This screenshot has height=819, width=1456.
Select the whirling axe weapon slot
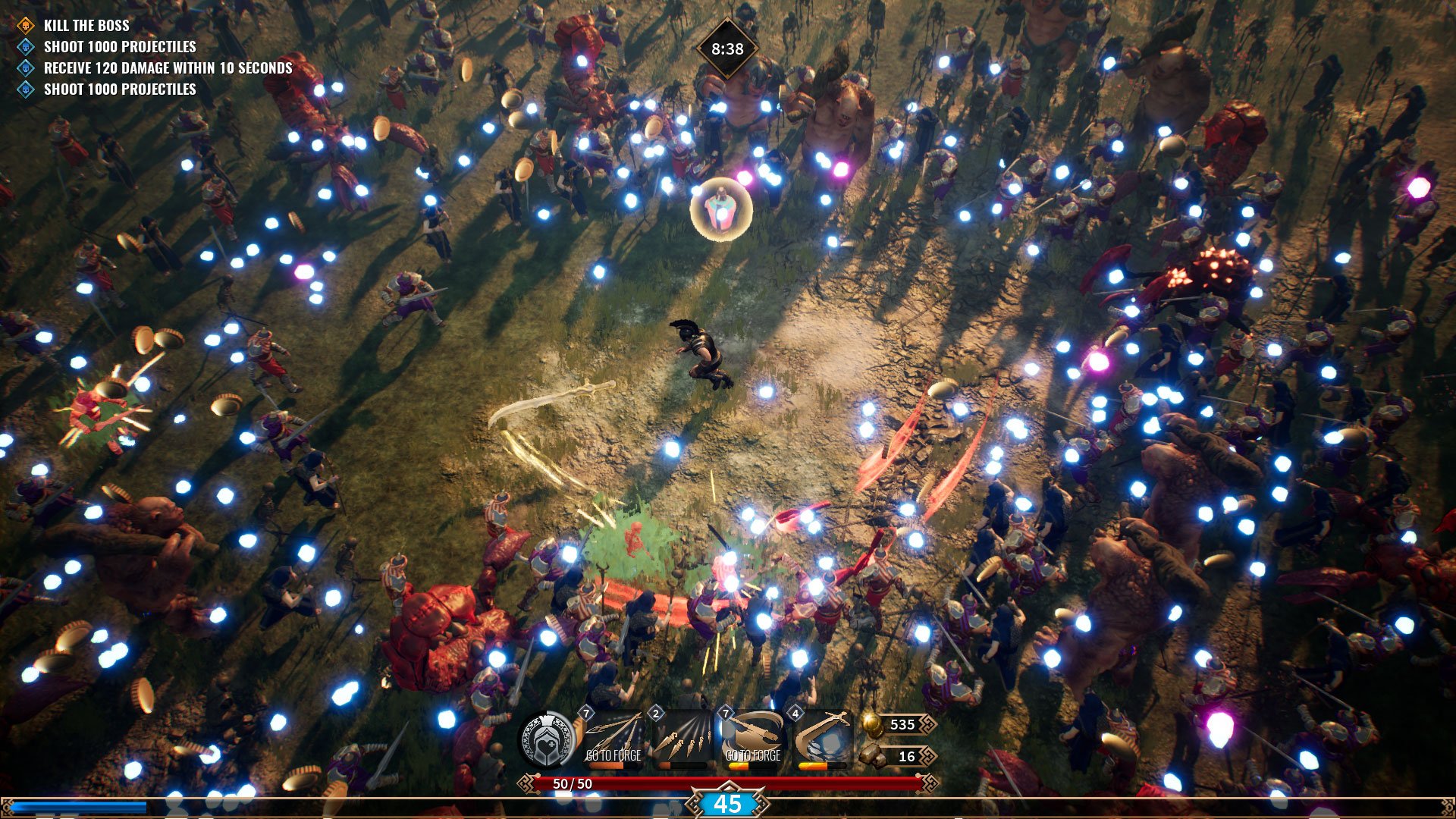[753, 739]
